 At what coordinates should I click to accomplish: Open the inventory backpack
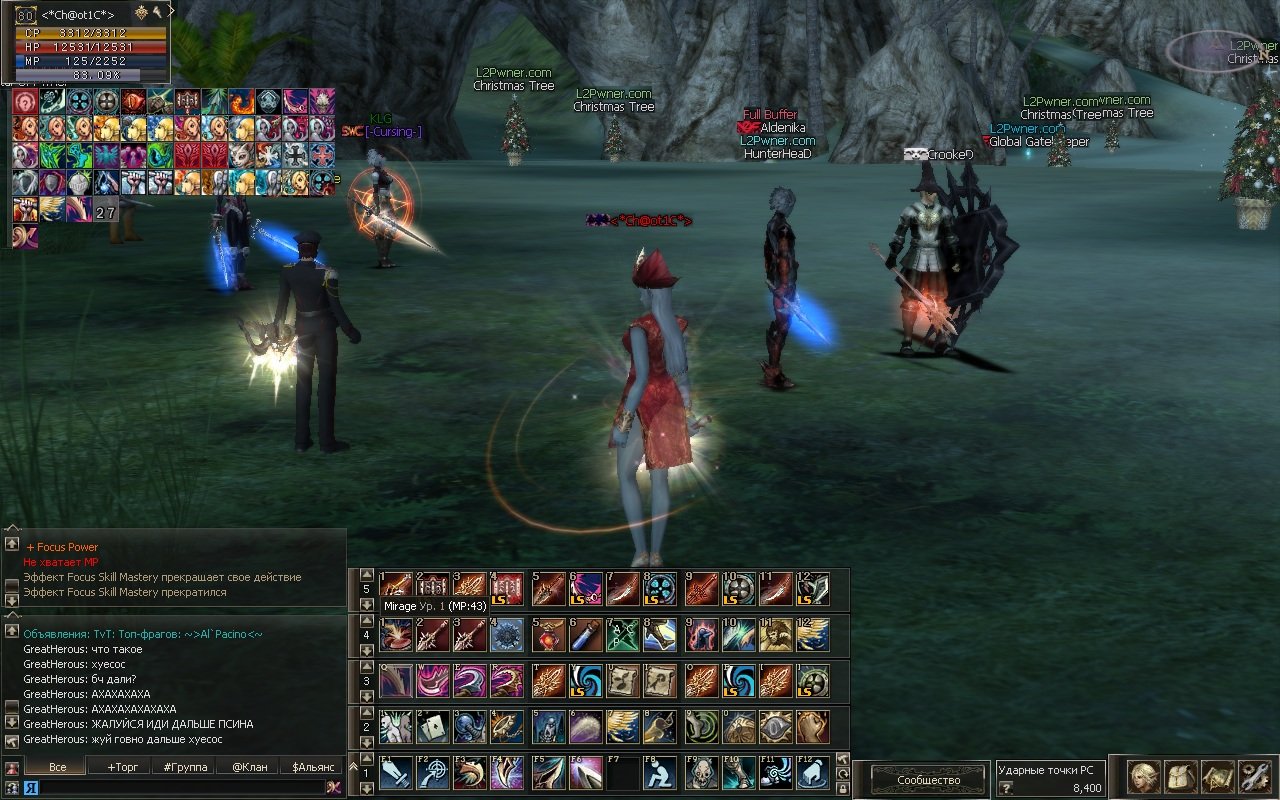(1181, 777)
